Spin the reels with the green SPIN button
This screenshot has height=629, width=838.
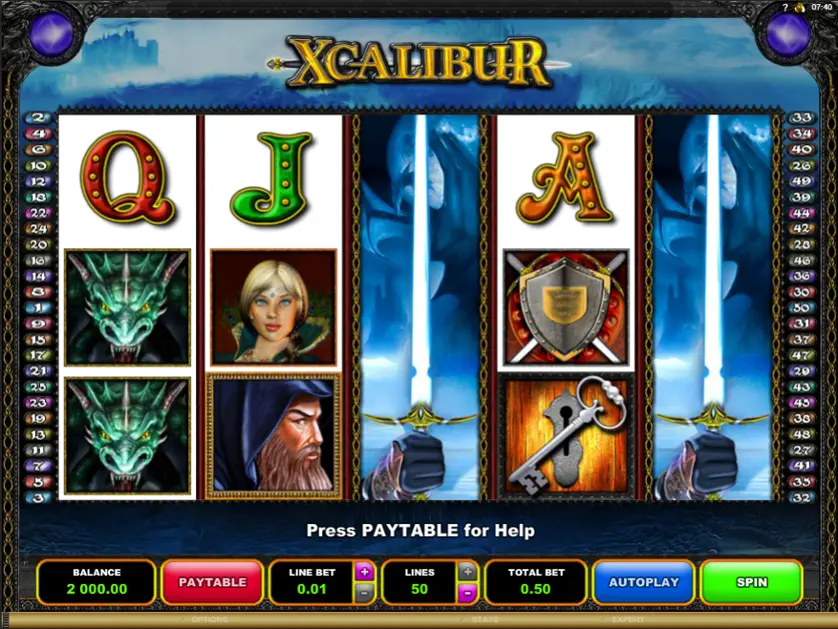tap(751, 581)
